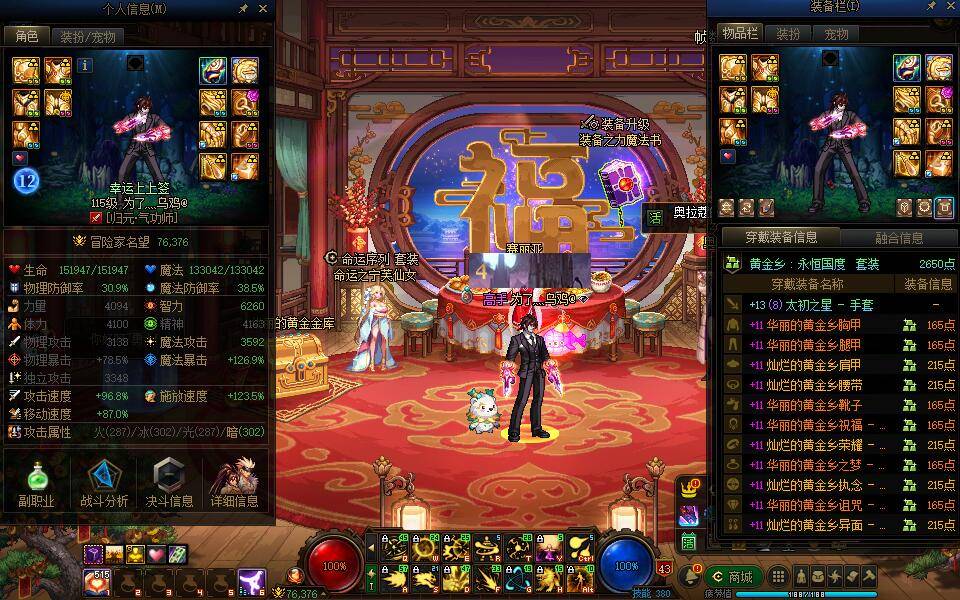Screen dimensions: 960x600
Task: Close the personal info window
Action: (264, 8)
